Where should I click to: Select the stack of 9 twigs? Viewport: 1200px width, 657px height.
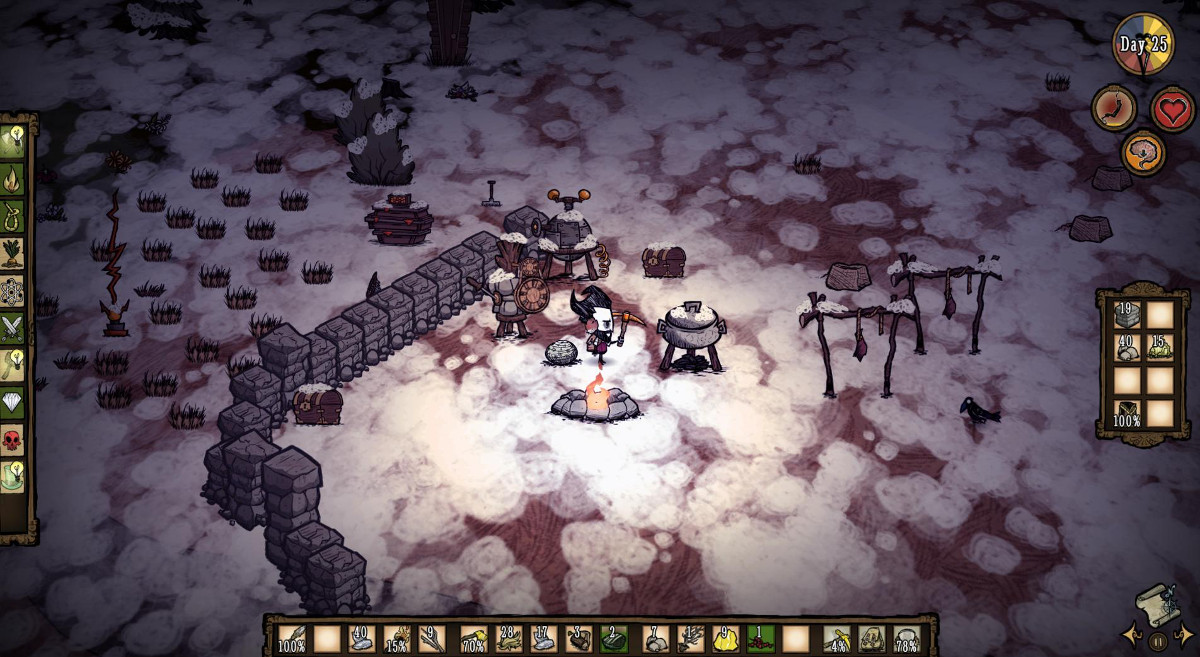click(x=434, y=637)
